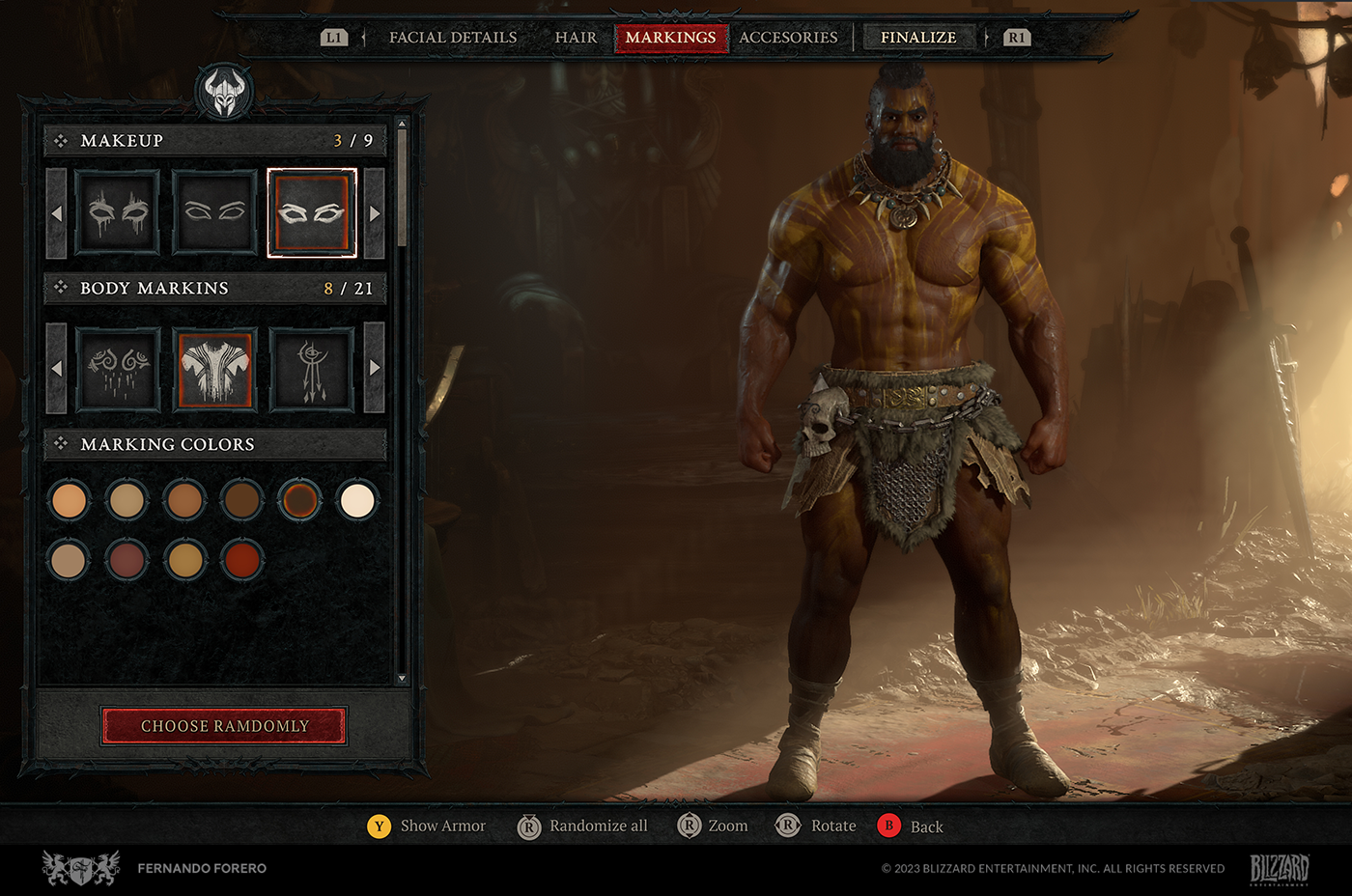Select the Markings tab
The image size is (1352, 896).
tap(670, 38)
